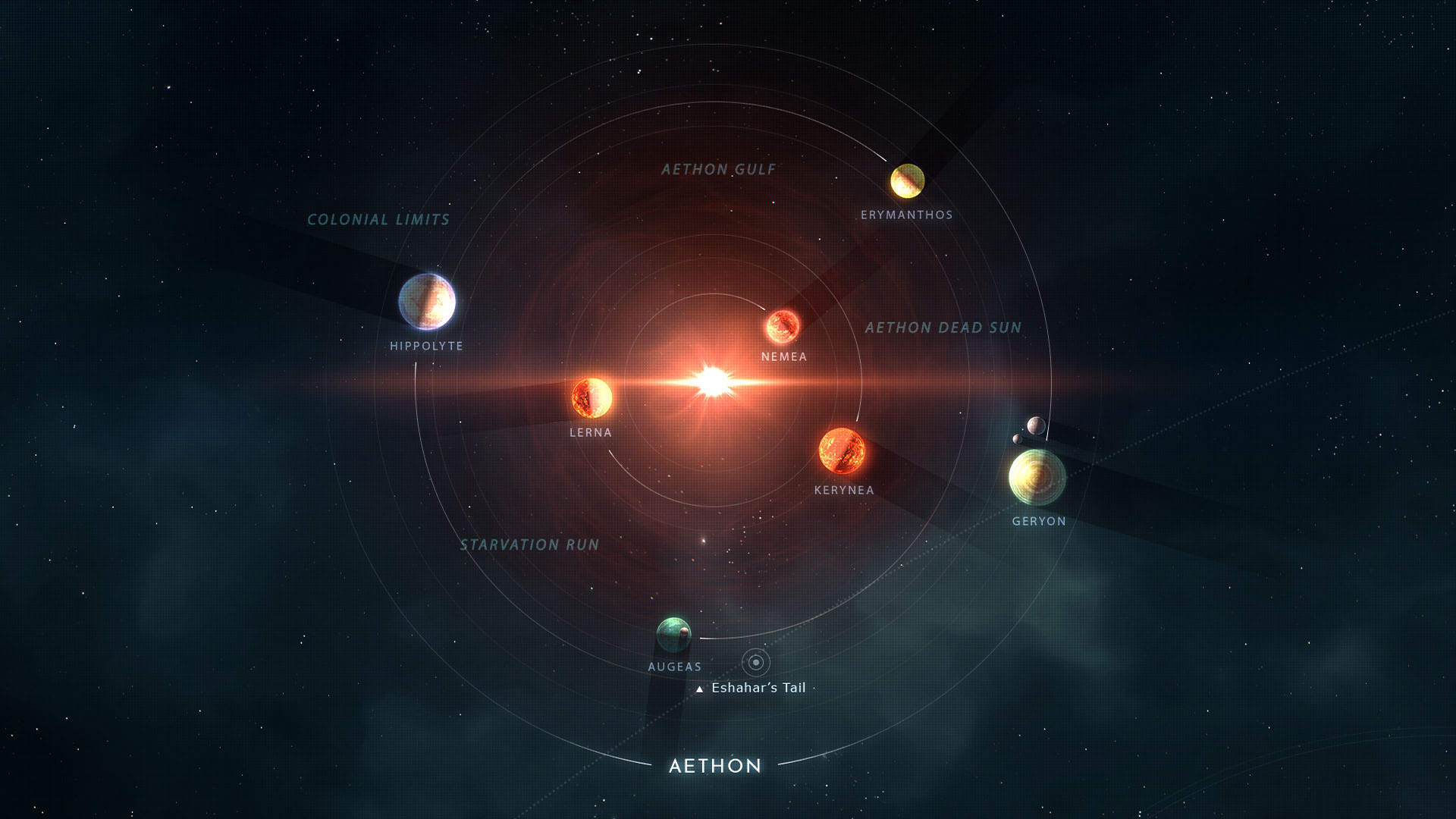
Task: Choose the ringed planet Geryon
Action: [x=1037, y=477]
